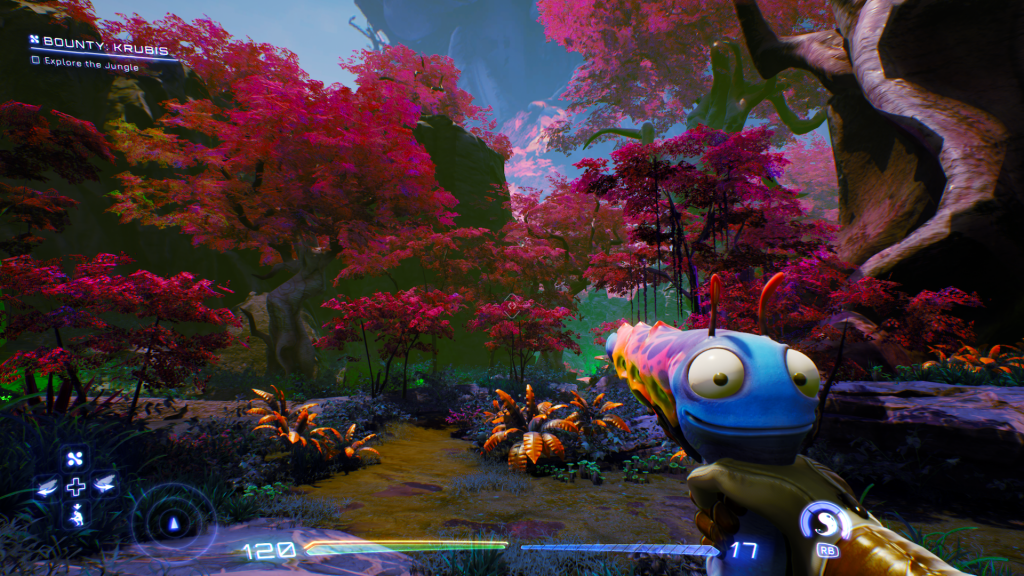Screen dimensions: 1024x576
Task: Switch weapon with the right-arrow slot
Action: pos(104,487)
